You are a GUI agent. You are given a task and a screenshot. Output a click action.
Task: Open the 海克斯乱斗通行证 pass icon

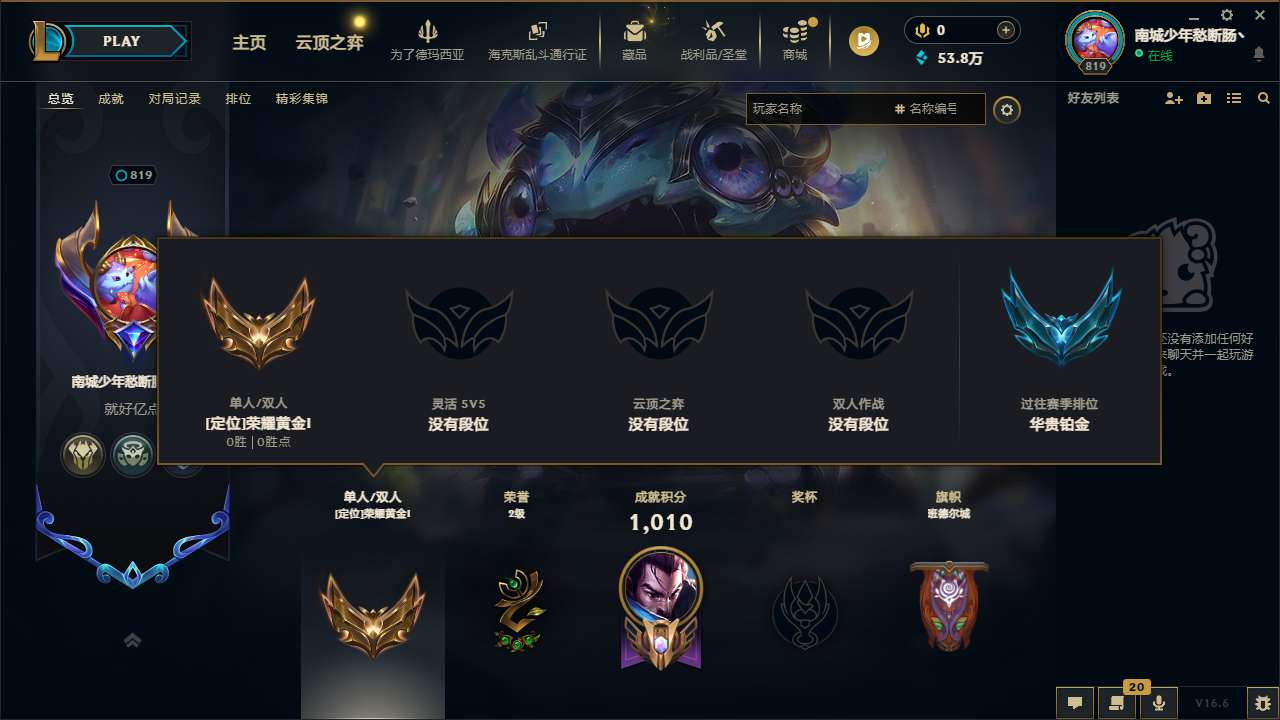point(540,40)
